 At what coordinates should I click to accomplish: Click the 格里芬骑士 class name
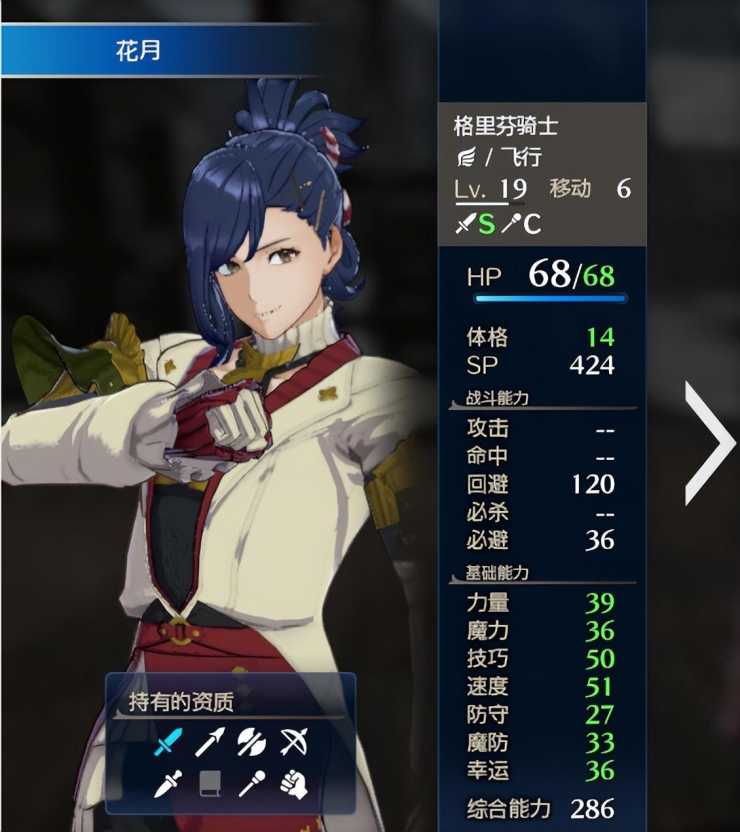pos(506,126)
